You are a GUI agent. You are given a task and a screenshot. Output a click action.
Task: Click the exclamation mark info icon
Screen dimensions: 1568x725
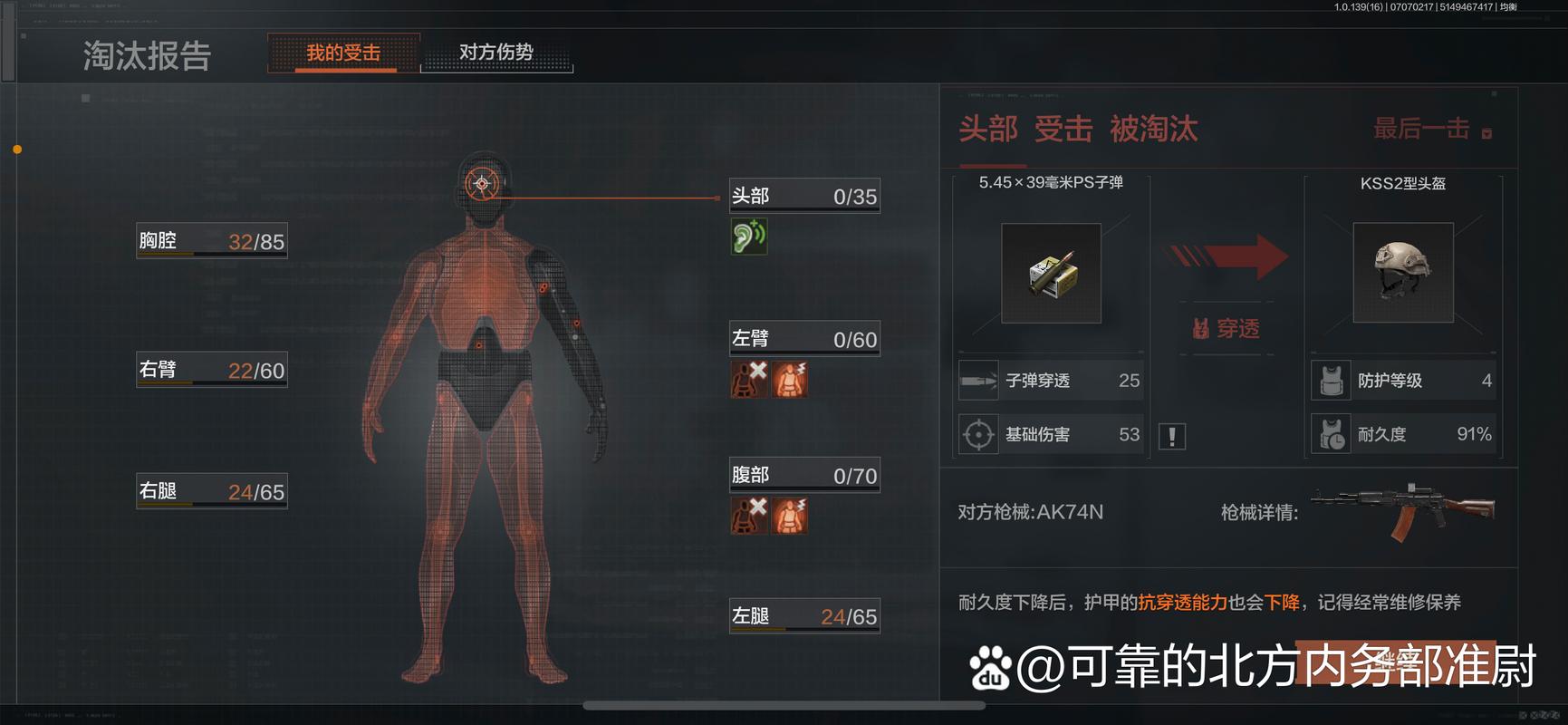(1172, 437)
